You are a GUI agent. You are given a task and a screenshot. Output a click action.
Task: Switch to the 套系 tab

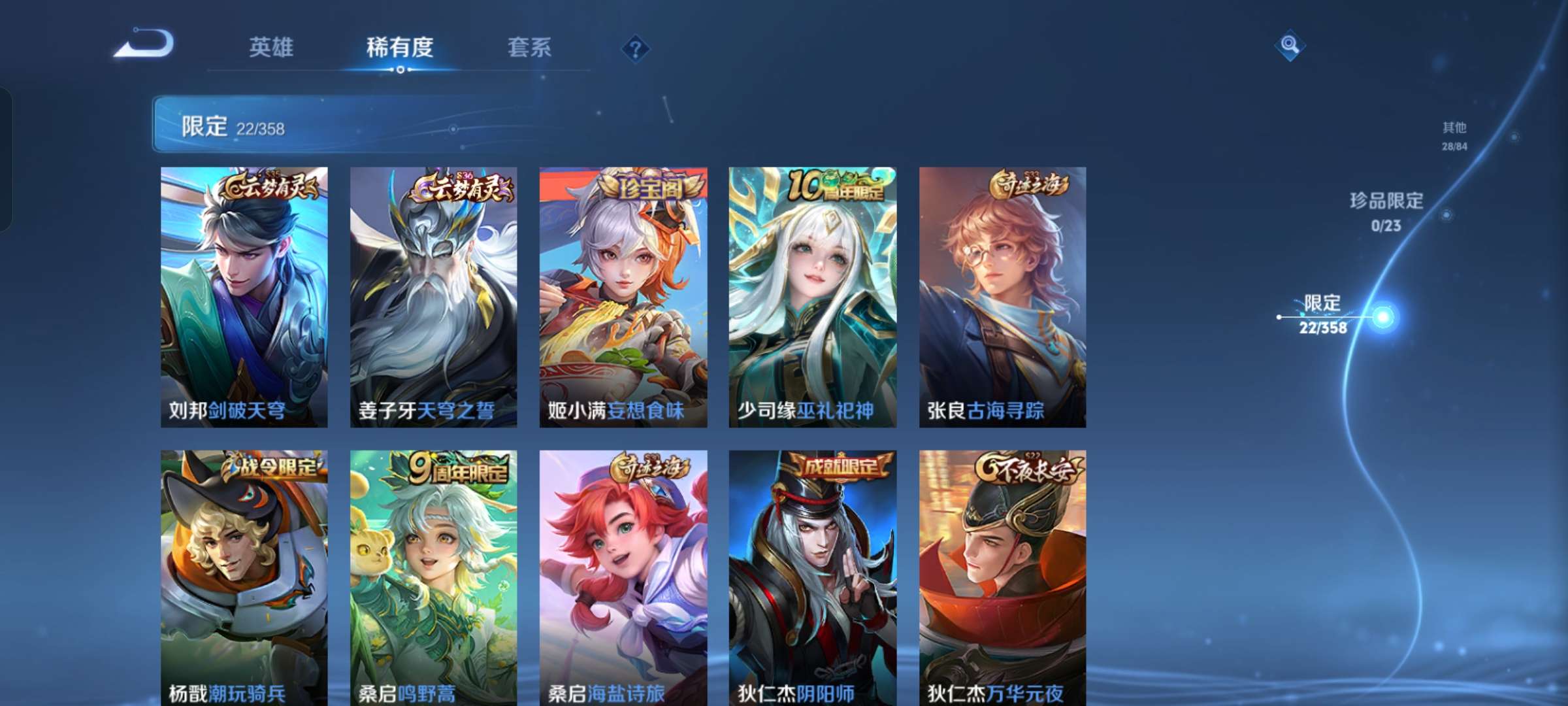tap(531, 47)
